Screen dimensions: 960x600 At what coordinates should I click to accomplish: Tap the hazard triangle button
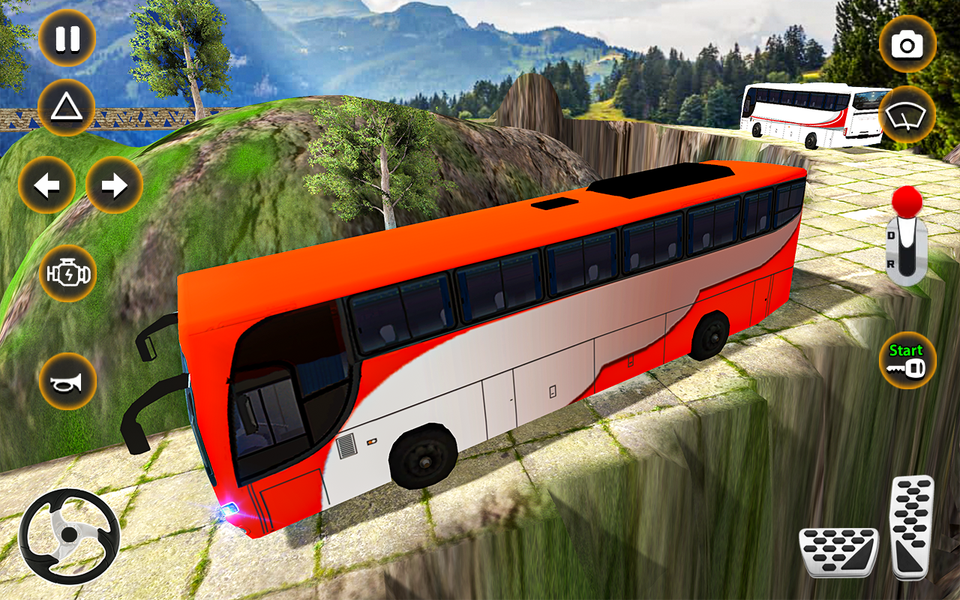coord(67,106)
